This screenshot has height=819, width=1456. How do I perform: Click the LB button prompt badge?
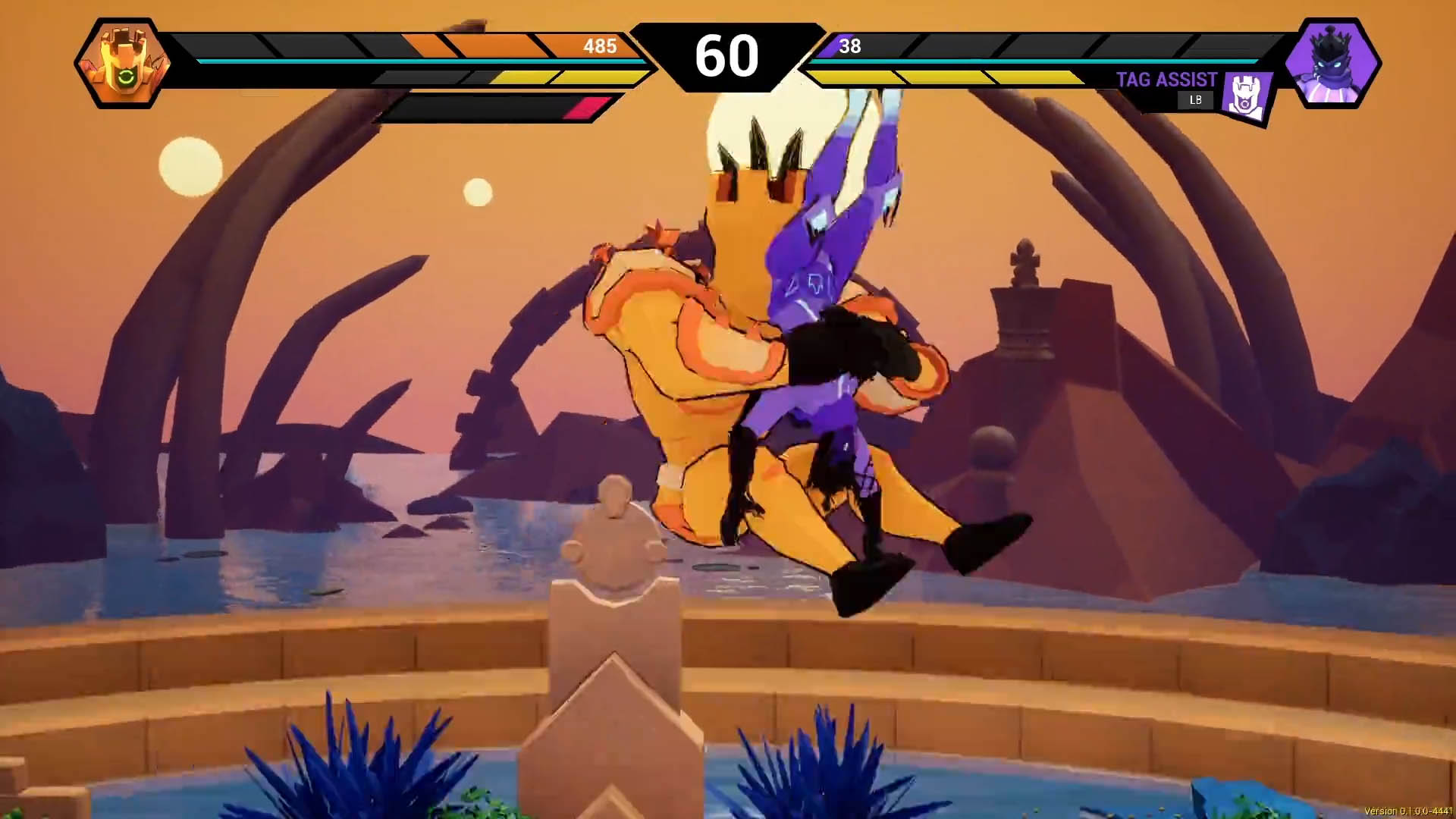click(x=1195, y=99)
